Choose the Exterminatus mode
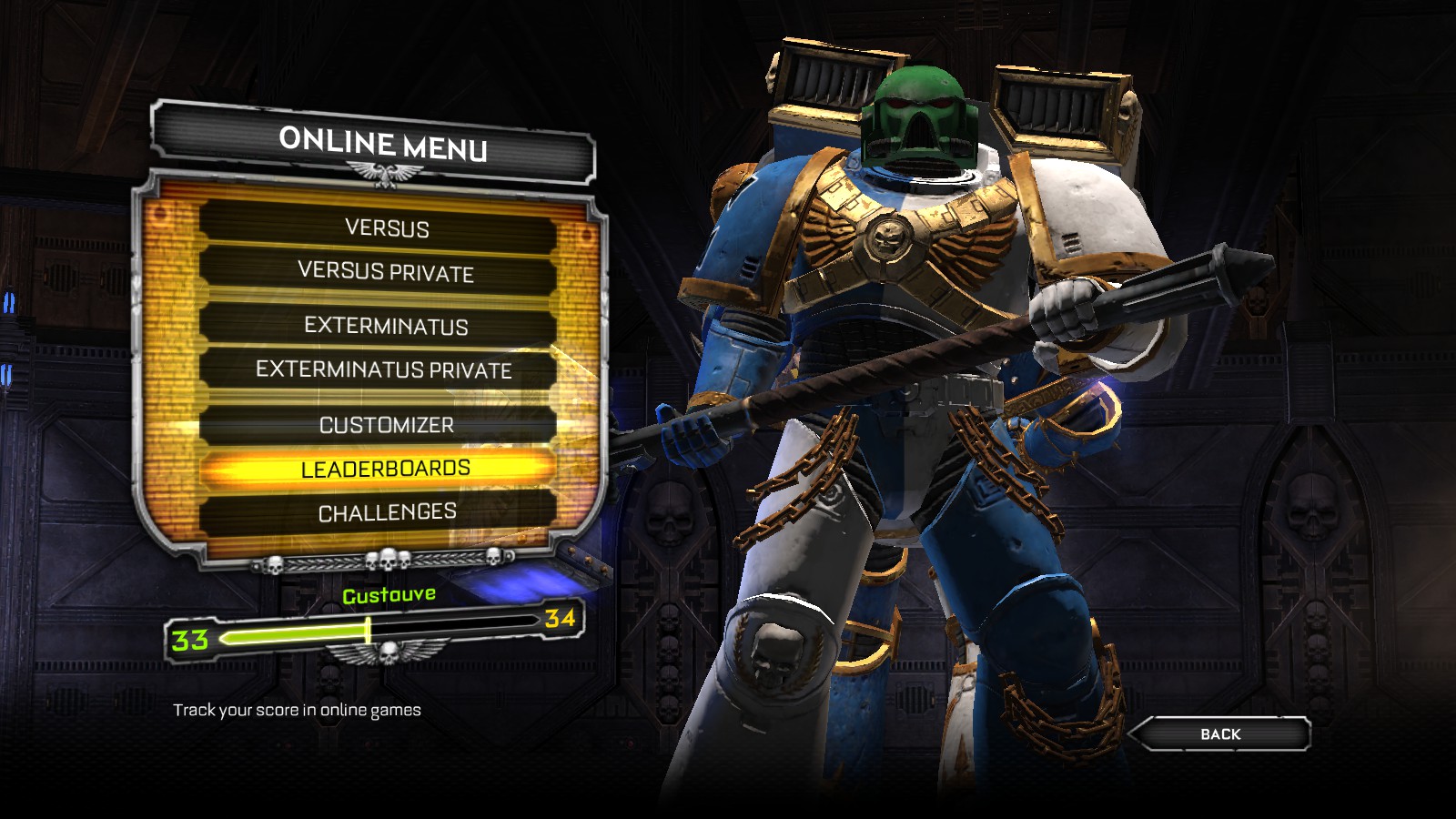The image size is (1456, 819). tap(386, 326)
